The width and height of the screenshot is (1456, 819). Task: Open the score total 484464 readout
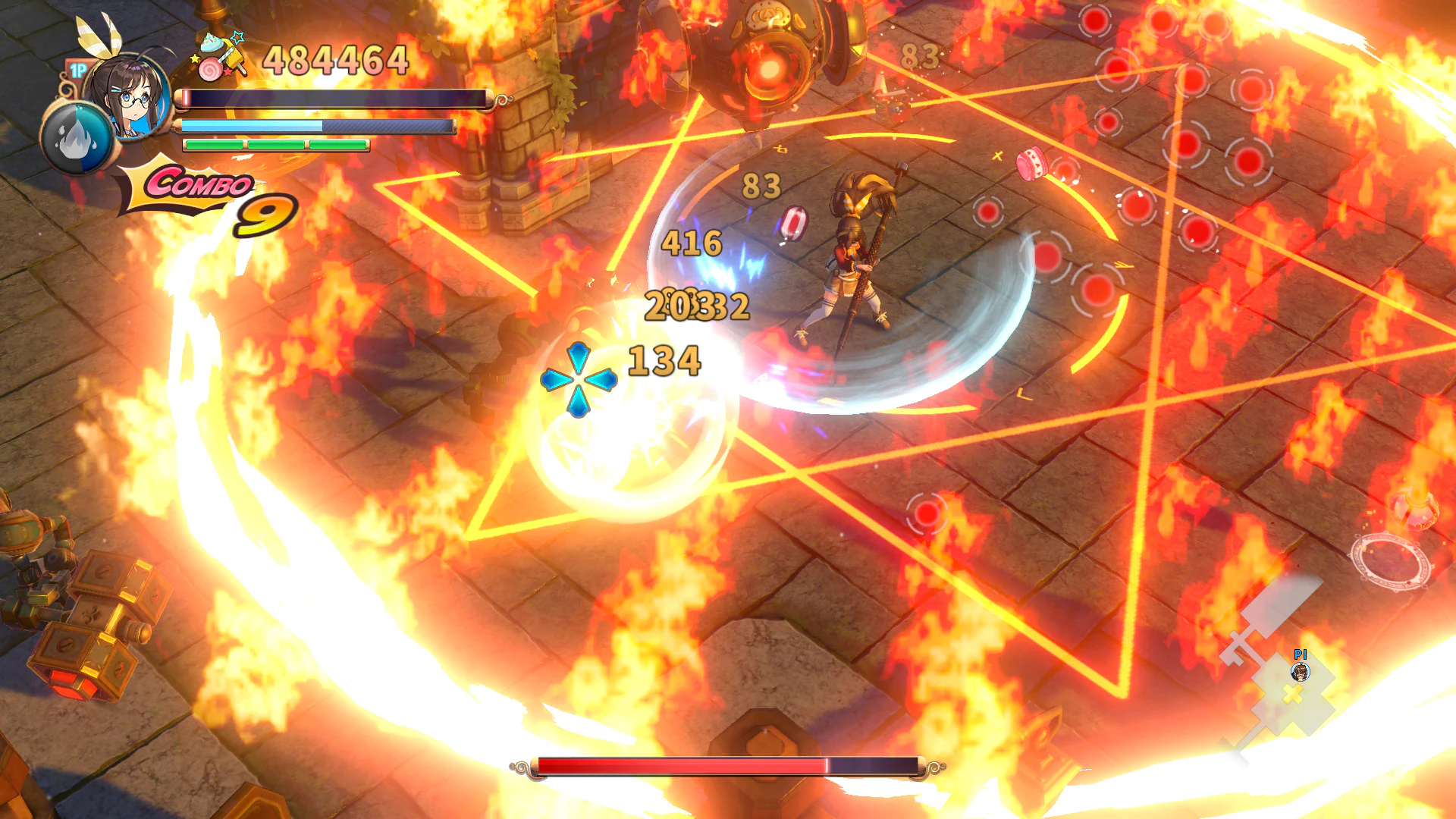[336, 61]
